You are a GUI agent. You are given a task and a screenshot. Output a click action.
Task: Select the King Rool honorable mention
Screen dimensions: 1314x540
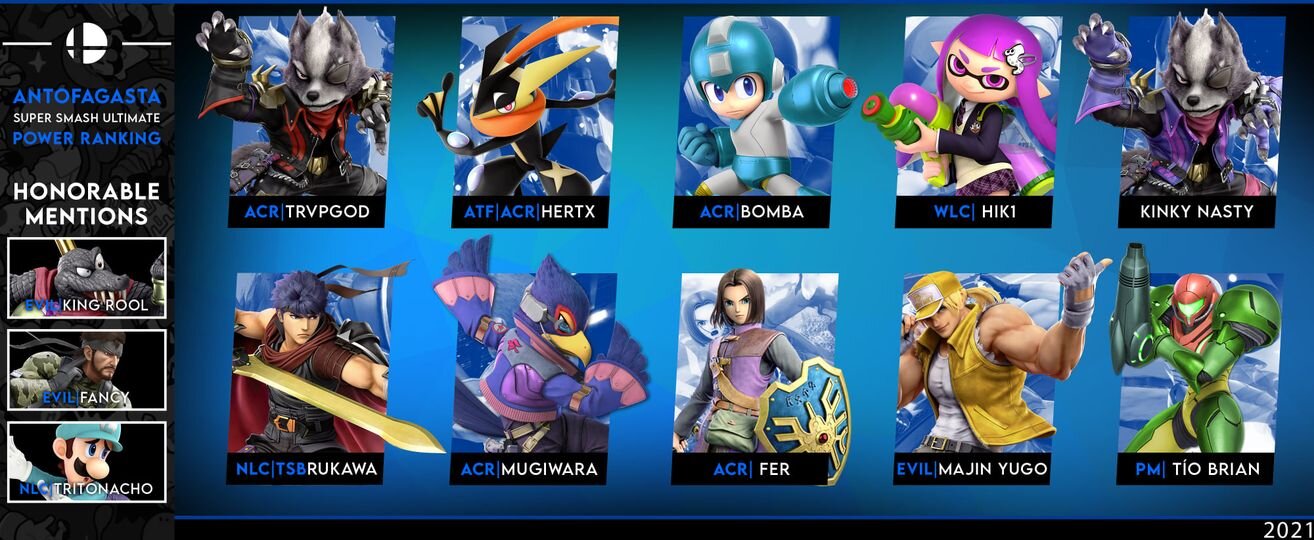(86, 278)
